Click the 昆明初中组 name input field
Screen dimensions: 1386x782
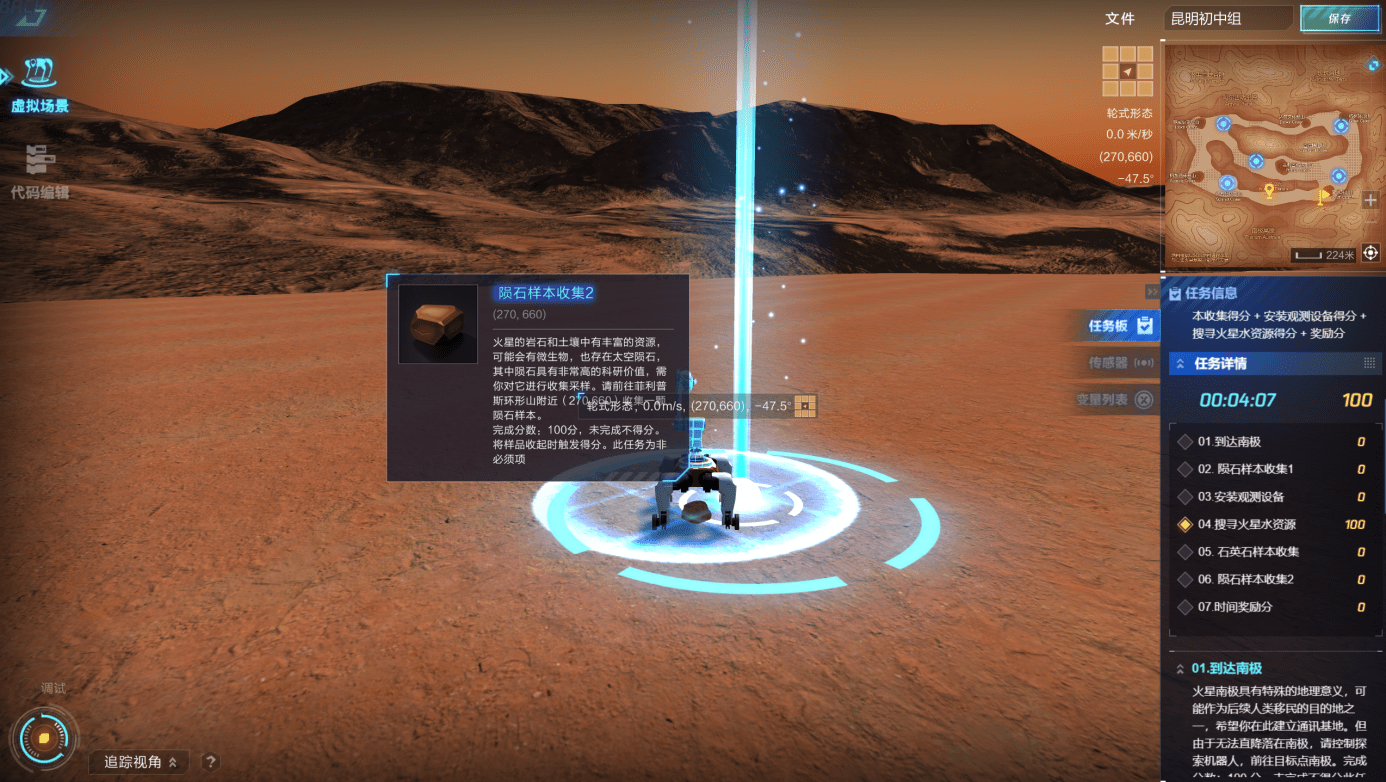tap(1229, 17)
